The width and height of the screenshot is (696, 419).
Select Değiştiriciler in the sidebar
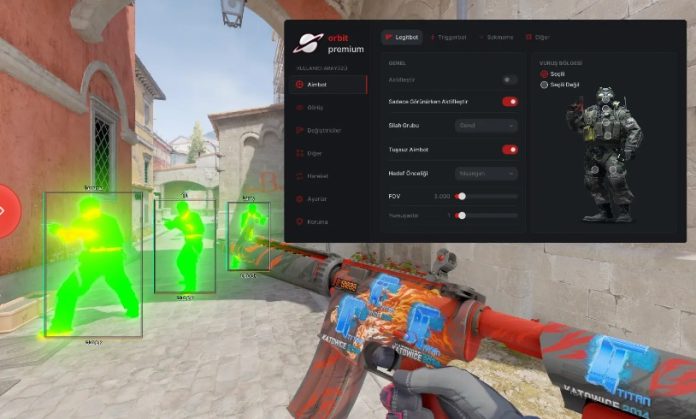(322, 129)
